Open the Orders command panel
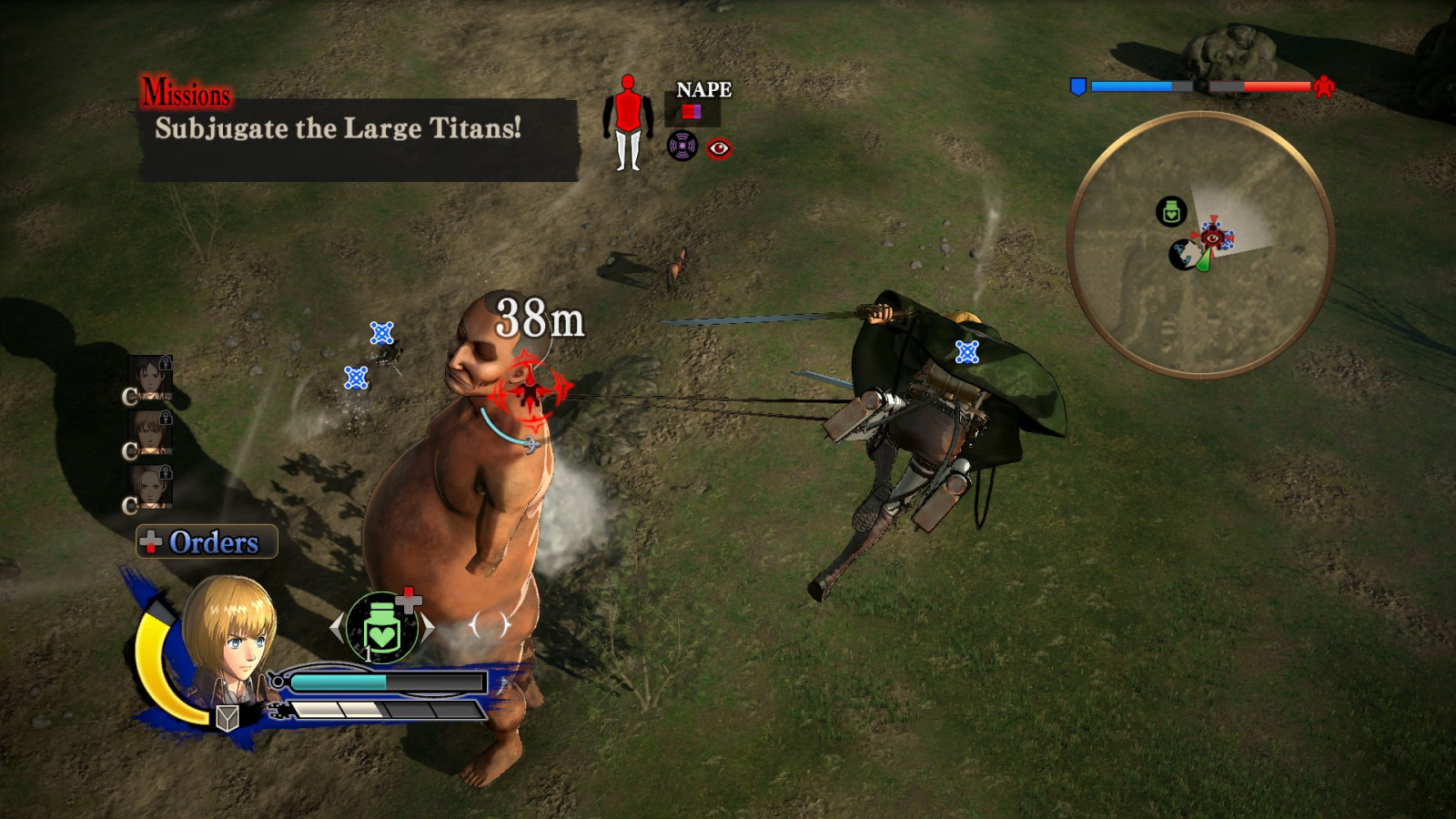Viewport: 1456px width, 819px height. tap(207, 542)
